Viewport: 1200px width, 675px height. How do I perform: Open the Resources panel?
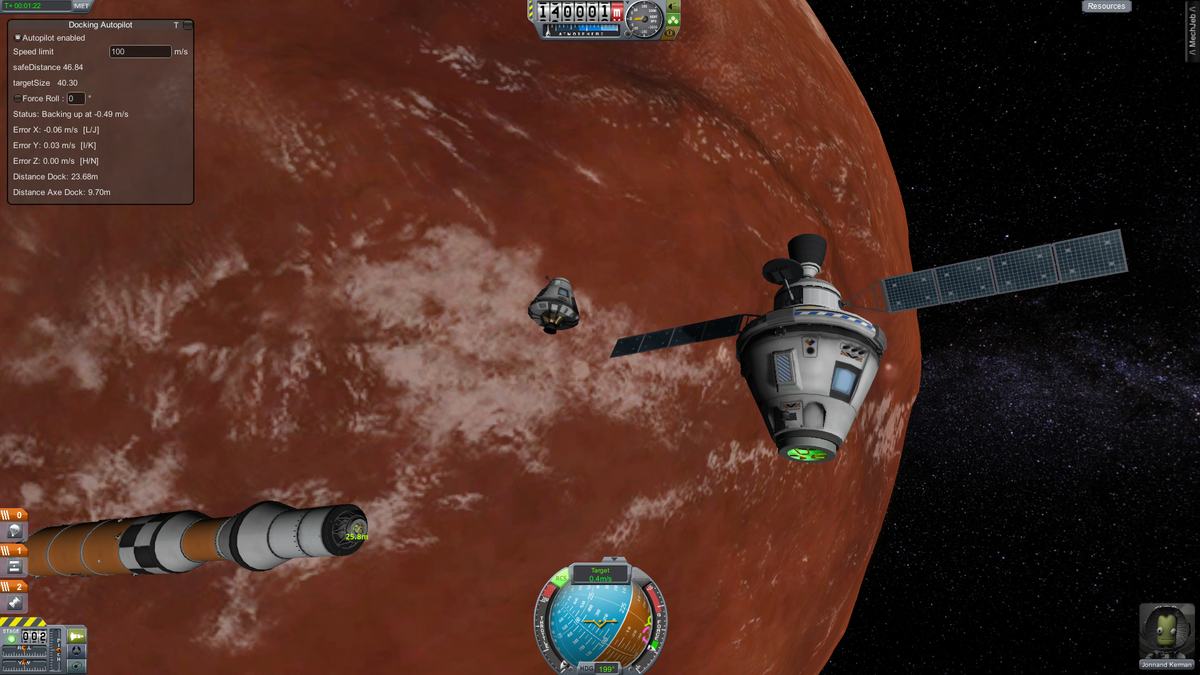[x=1106, y=6]
